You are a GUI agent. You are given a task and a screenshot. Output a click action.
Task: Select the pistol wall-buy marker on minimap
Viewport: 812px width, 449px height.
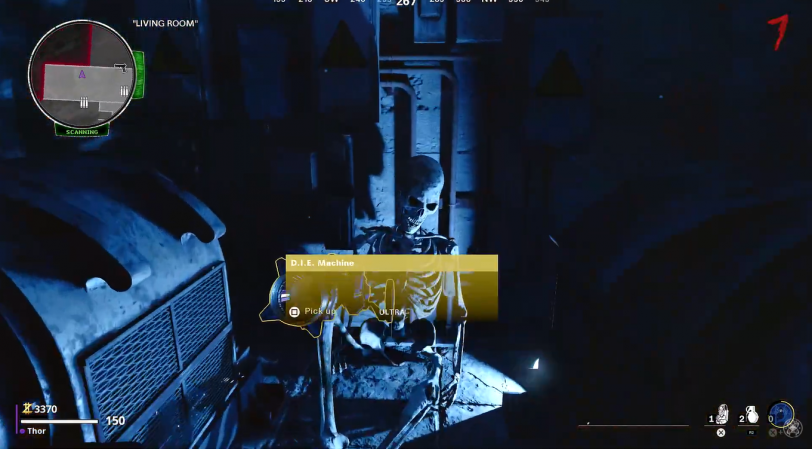pos(119,67)
